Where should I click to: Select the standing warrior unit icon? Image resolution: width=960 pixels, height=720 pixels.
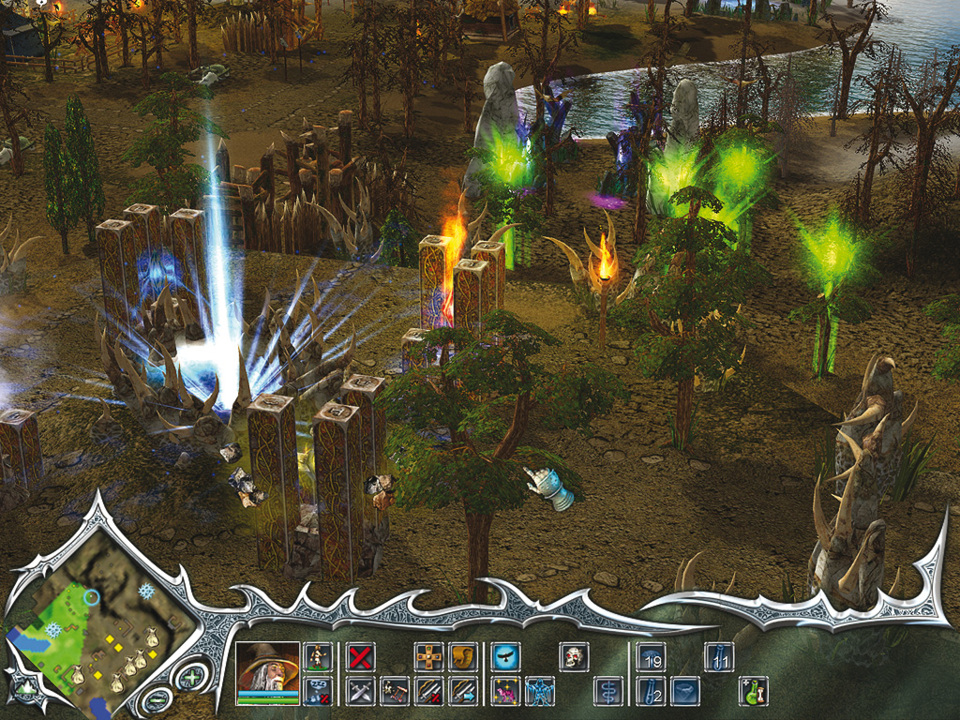[317, 657]
